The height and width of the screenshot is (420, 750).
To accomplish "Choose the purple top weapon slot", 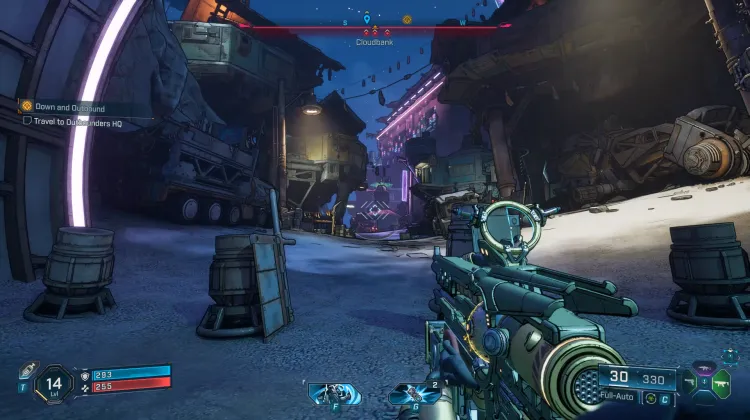I will pyautogui.click(x=704, y=368).
